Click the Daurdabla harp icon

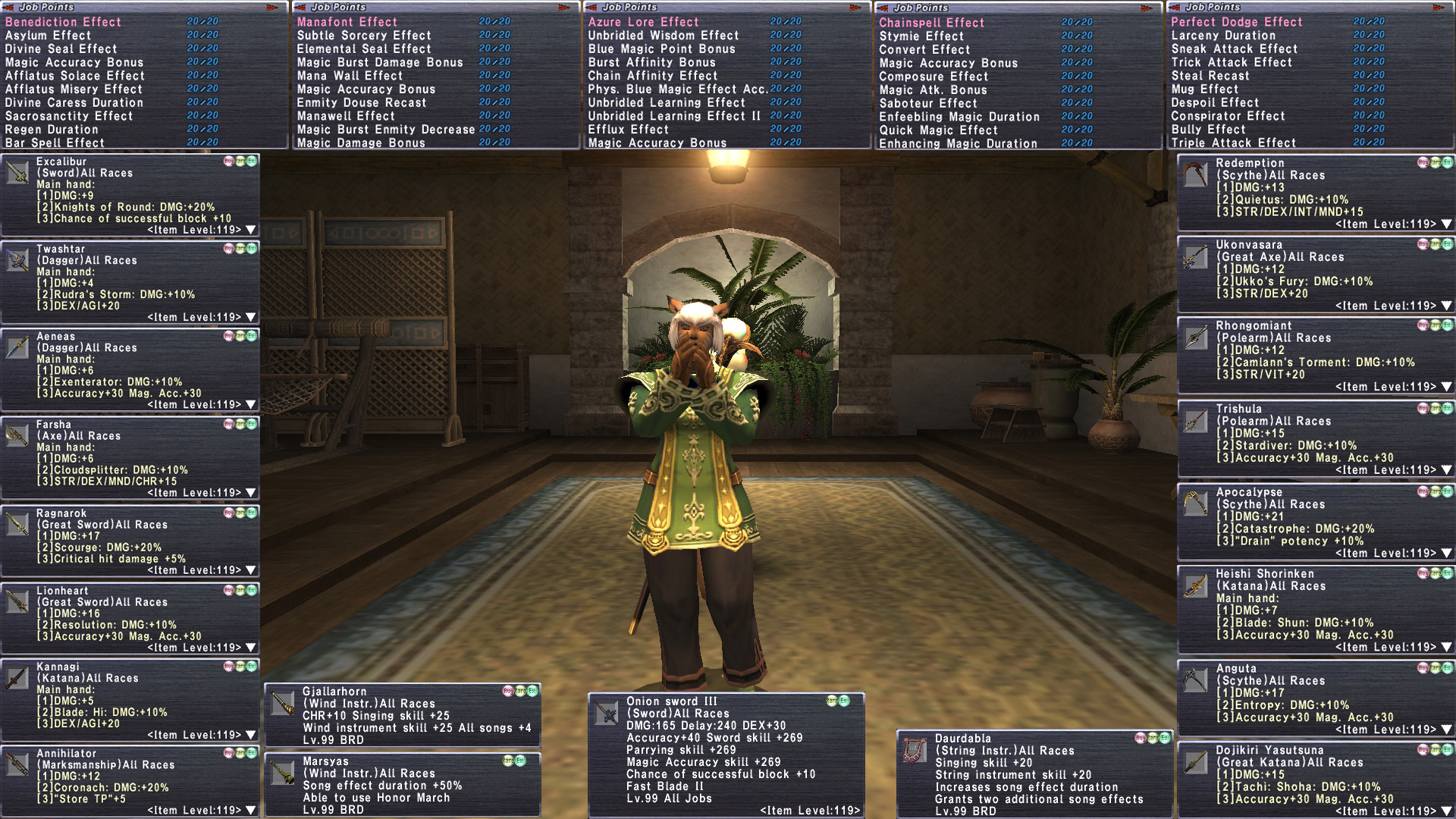(915, 750)
